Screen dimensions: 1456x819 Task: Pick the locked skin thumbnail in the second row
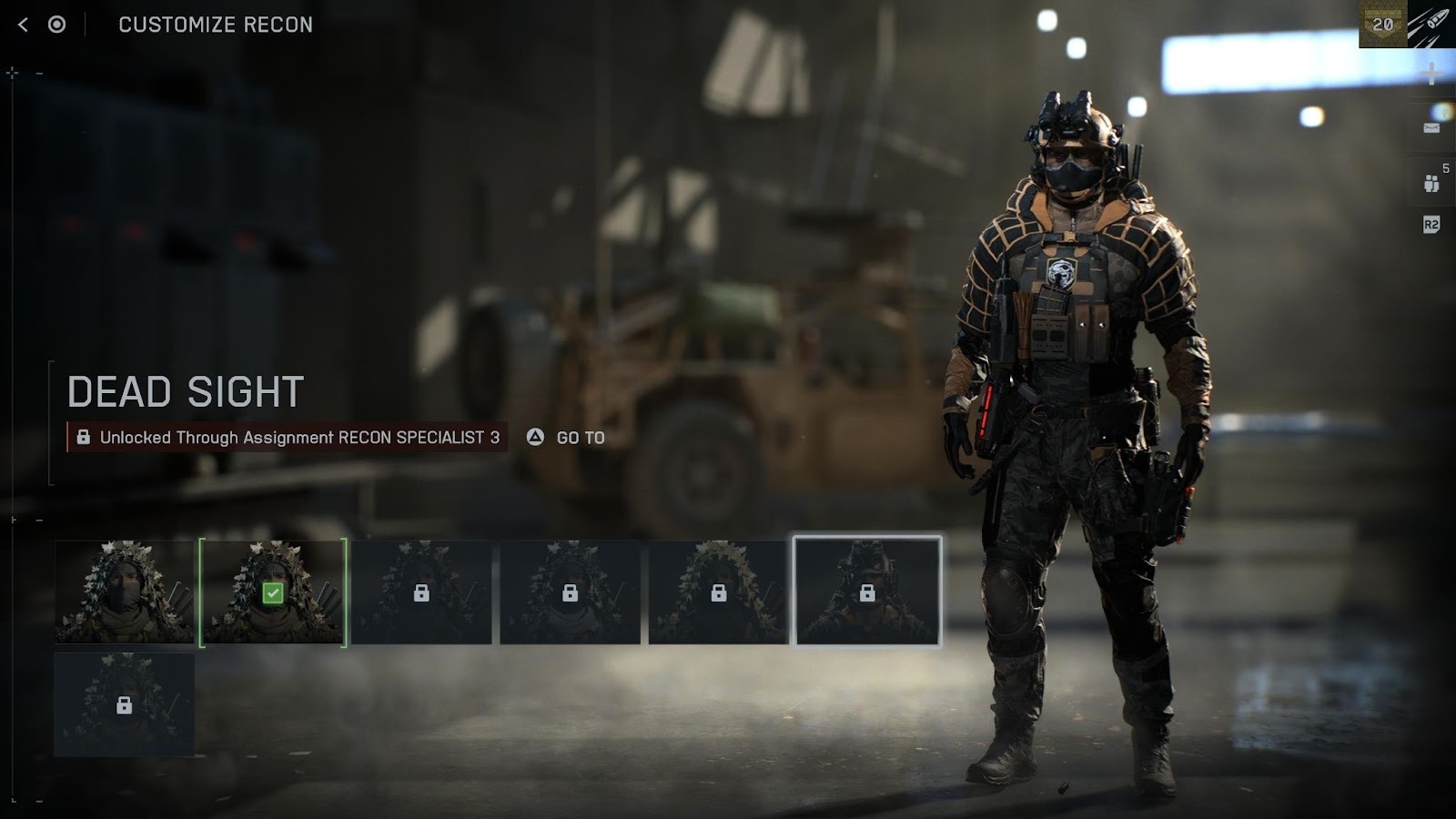click(x=124, y=704)
